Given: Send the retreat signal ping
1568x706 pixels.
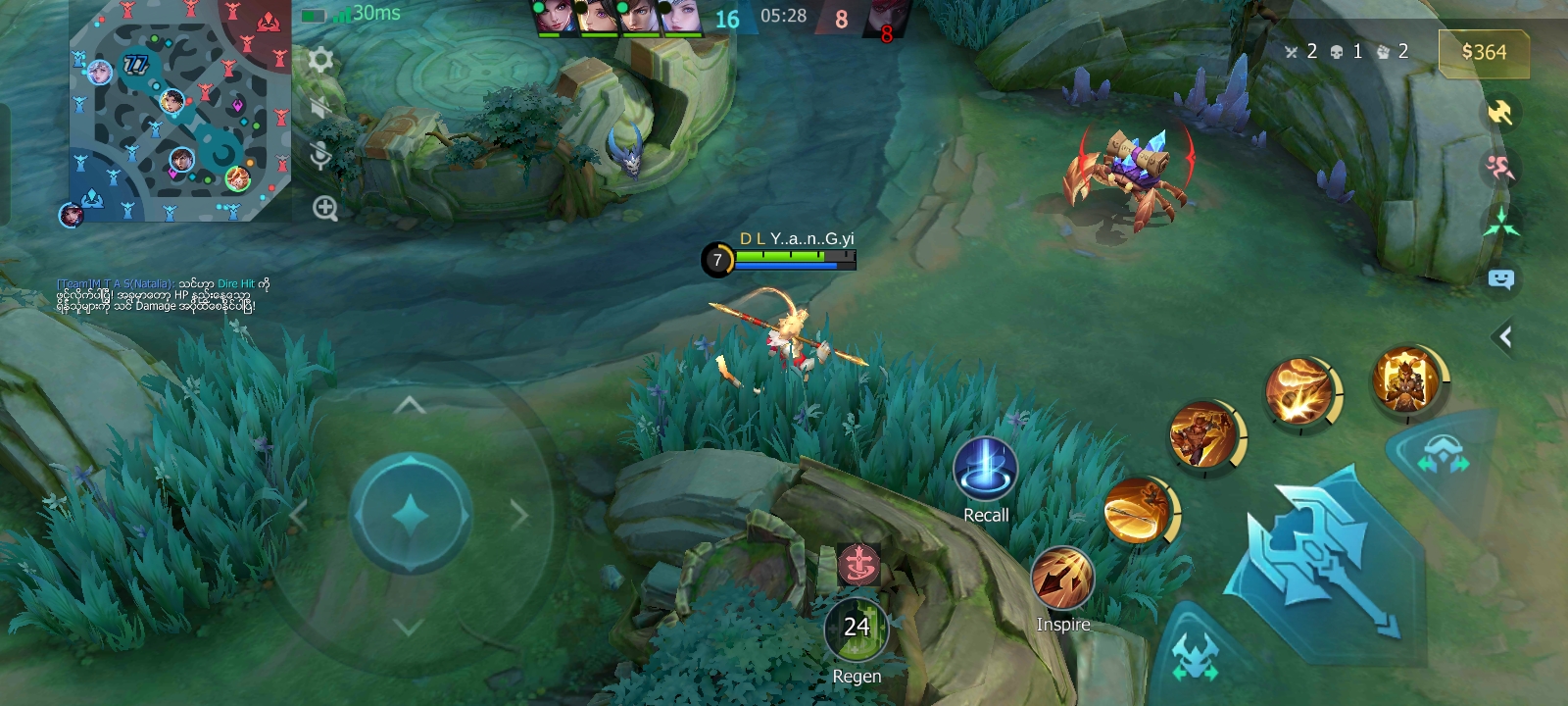Looking at the screenshot, I should [x=1500, y=168].
